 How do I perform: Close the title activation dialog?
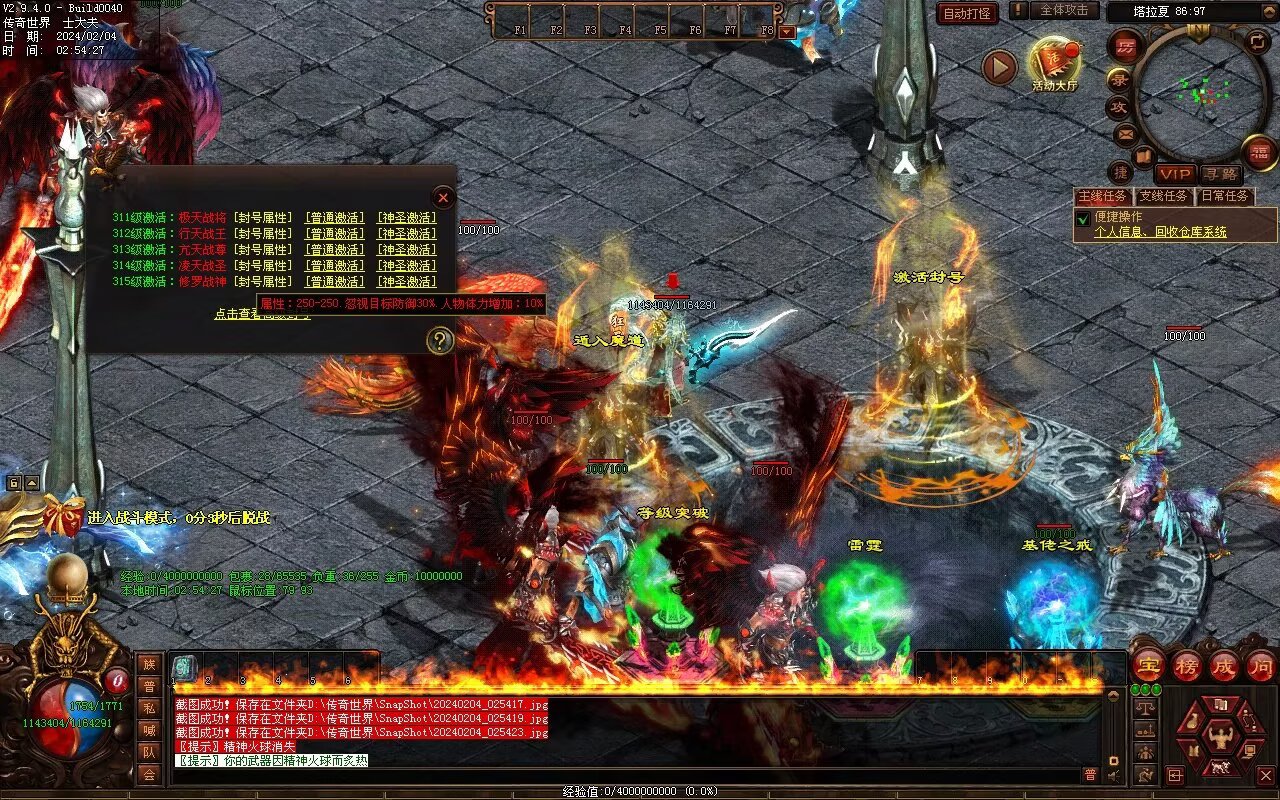coord(444,197)
